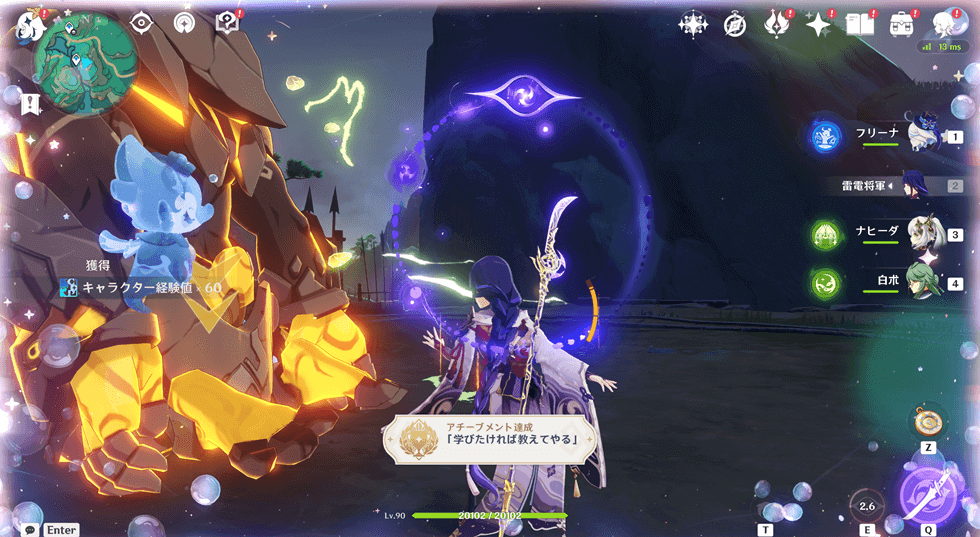Screen dimensions: 980x537
Task: Open the Adventurer Handbook compass icon
Action: tap(735, 24)
